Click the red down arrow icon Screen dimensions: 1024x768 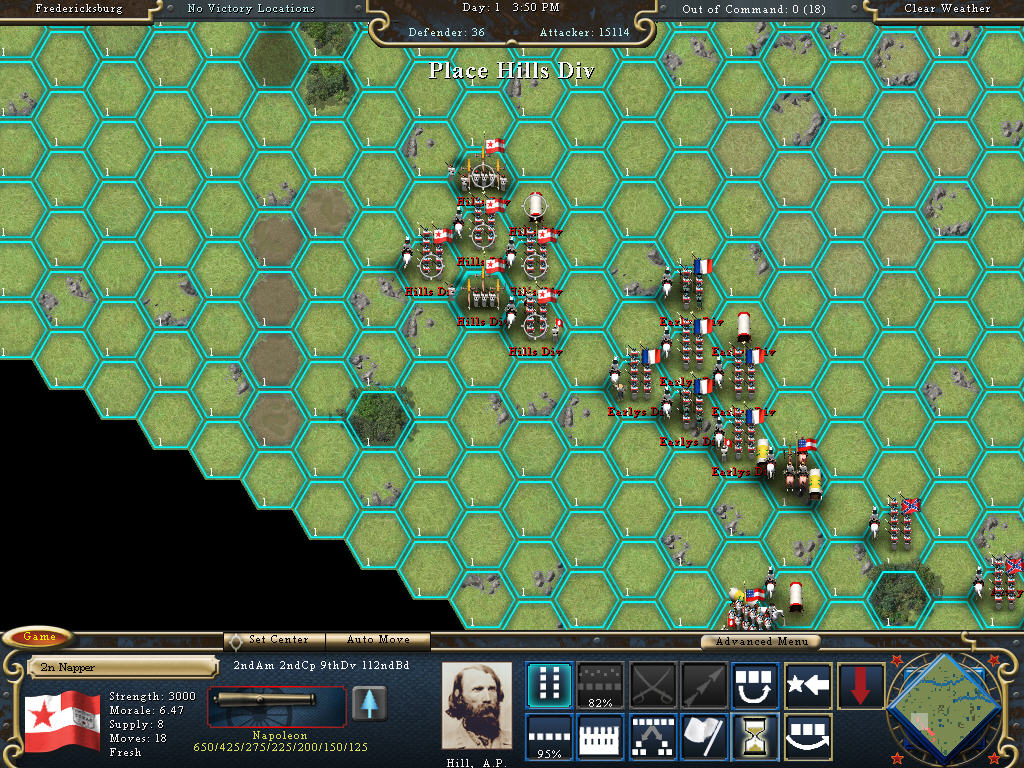860,685
